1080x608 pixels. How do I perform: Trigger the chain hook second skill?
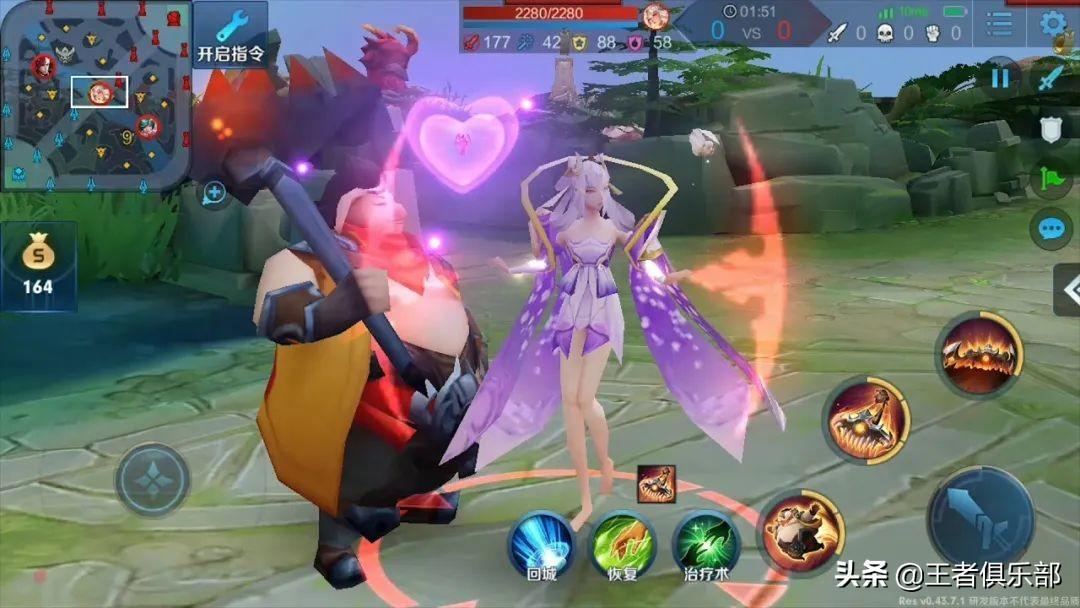tap(866, 420)
